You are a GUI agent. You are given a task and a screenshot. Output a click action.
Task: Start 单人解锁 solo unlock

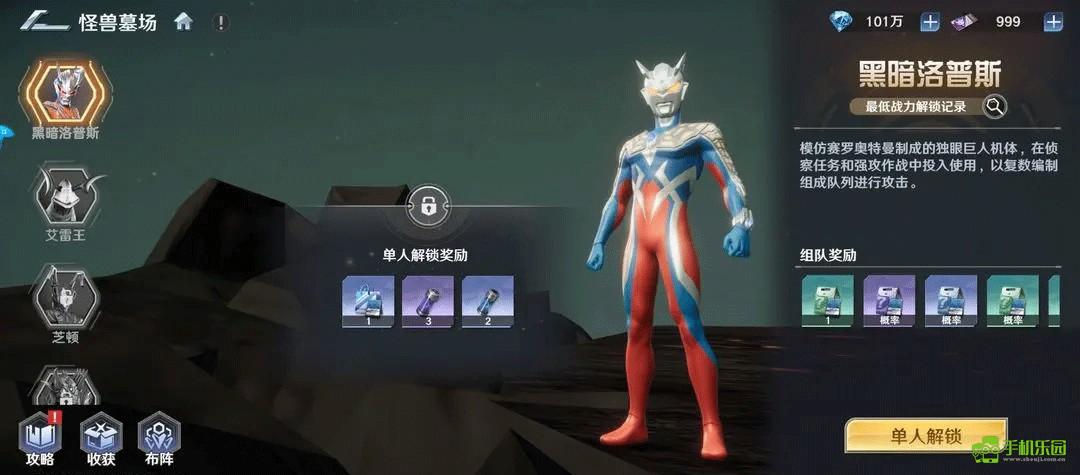point(924,436)
